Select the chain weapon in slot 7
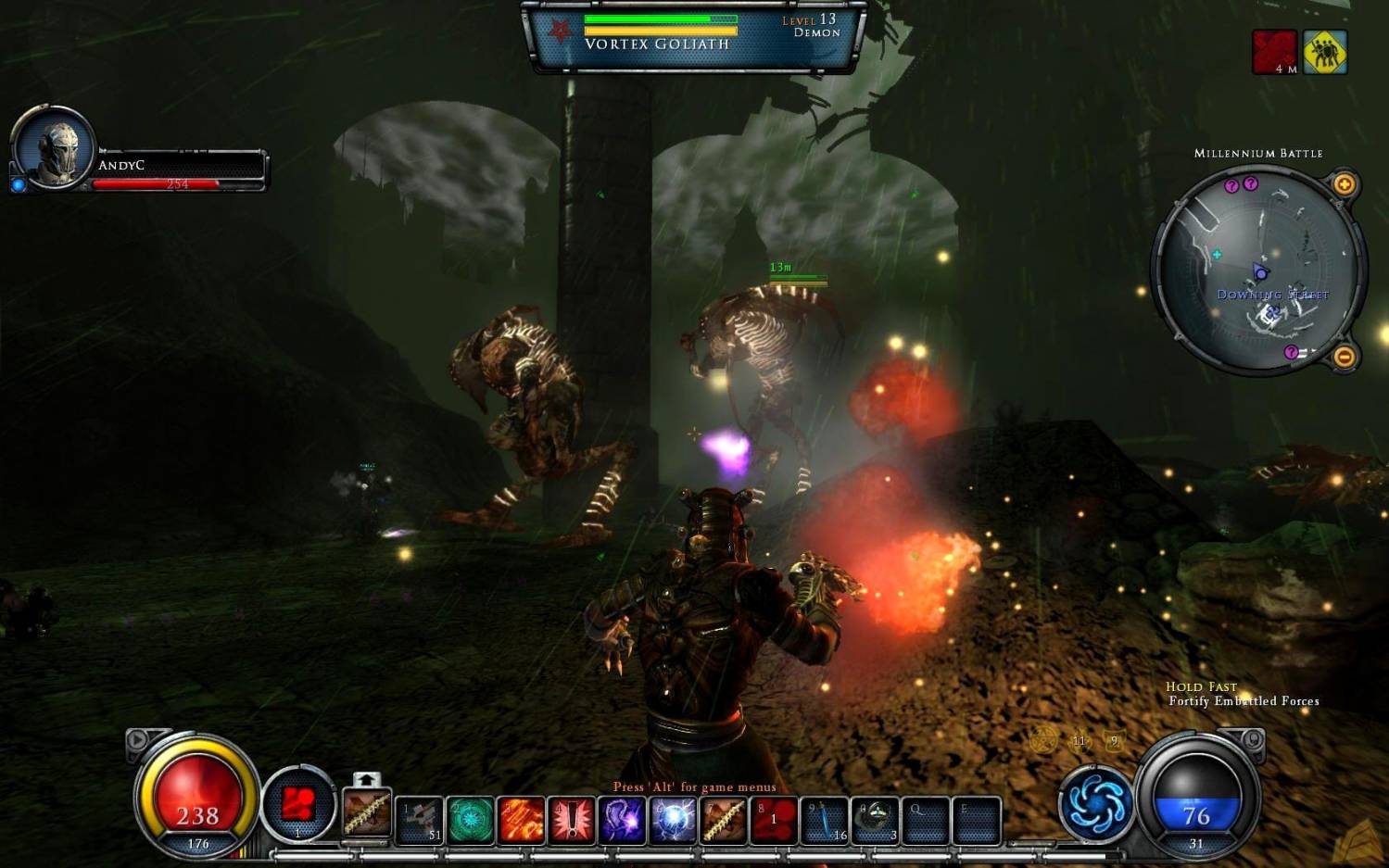Viewport: 1389px width, 868px height. (x=723, y=821)
